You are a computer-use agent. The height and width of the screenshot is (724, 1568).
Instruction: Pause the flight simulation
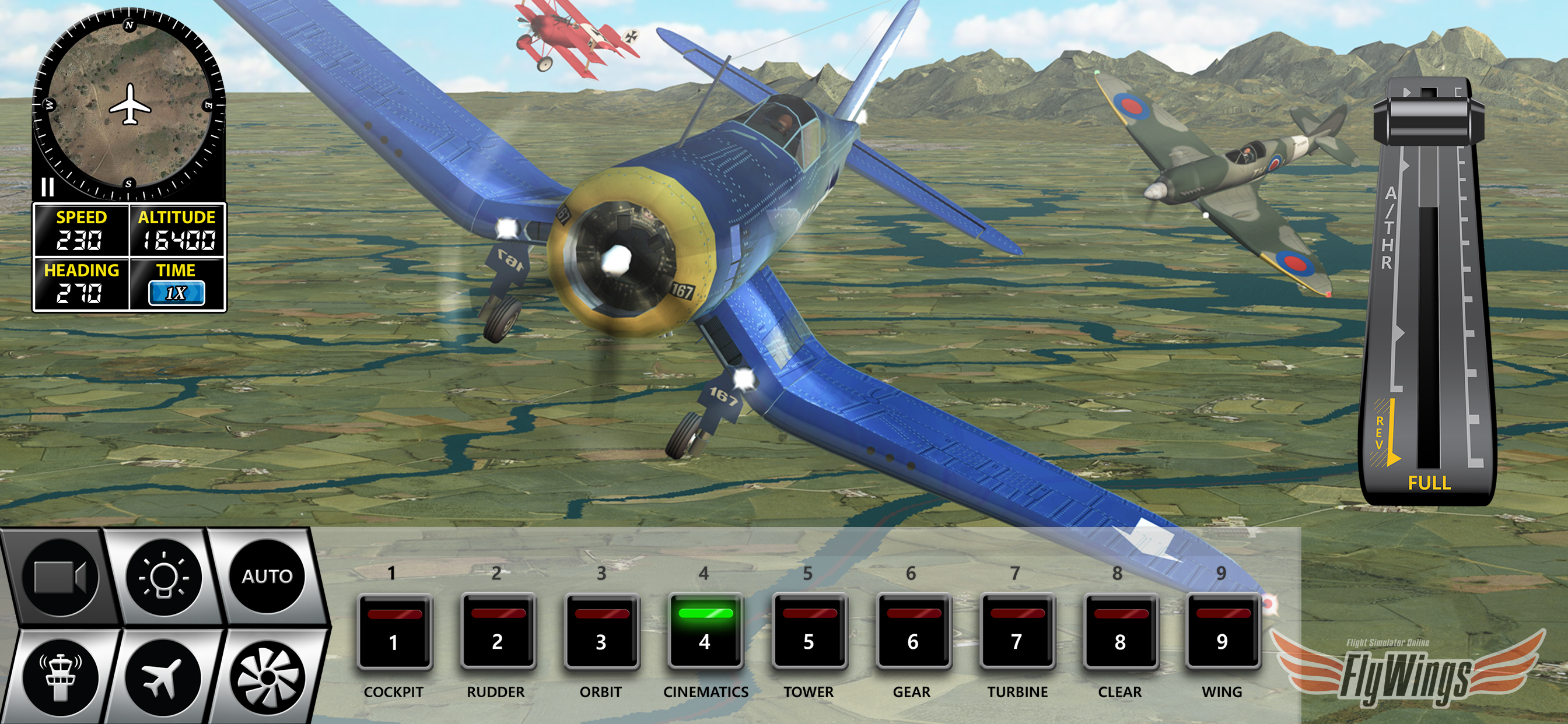tap(47, 187)
